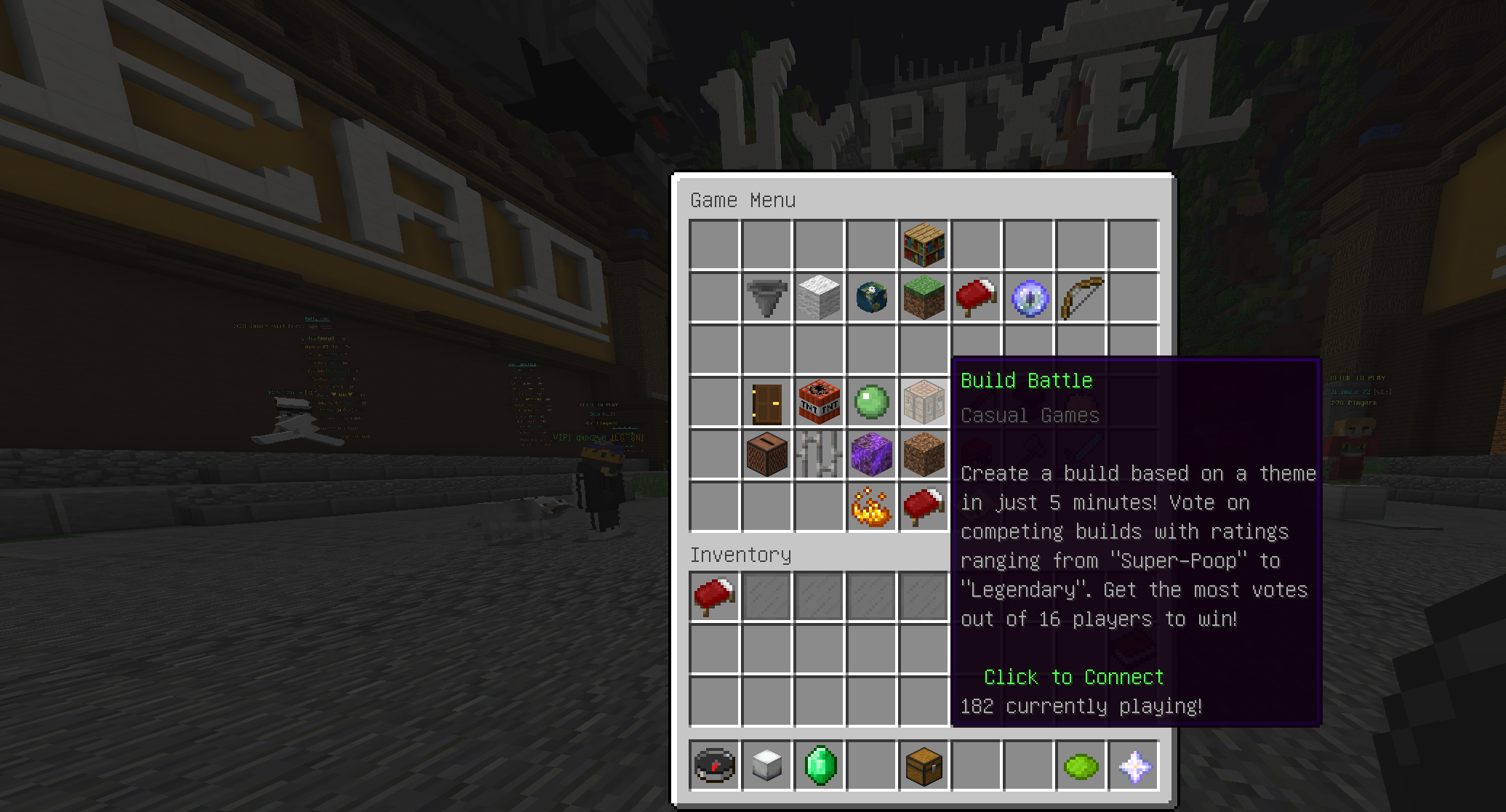
Task: Select the bookshelf game icon
Action: (x=924, y=245)
